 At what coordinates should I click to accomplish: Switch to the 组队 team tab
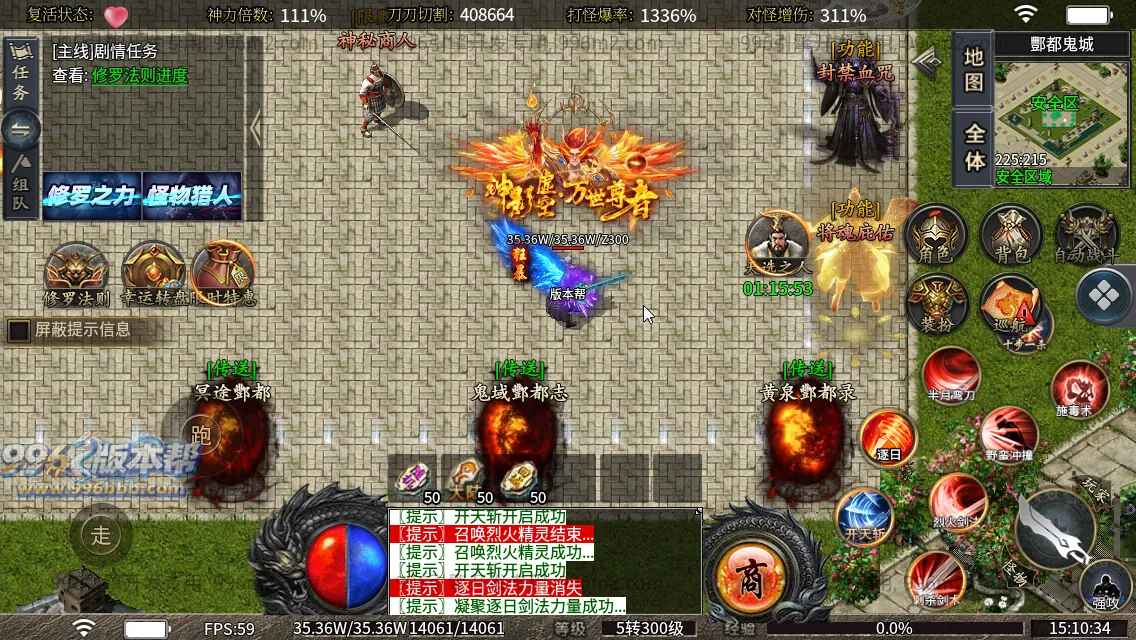click(20, 186)
